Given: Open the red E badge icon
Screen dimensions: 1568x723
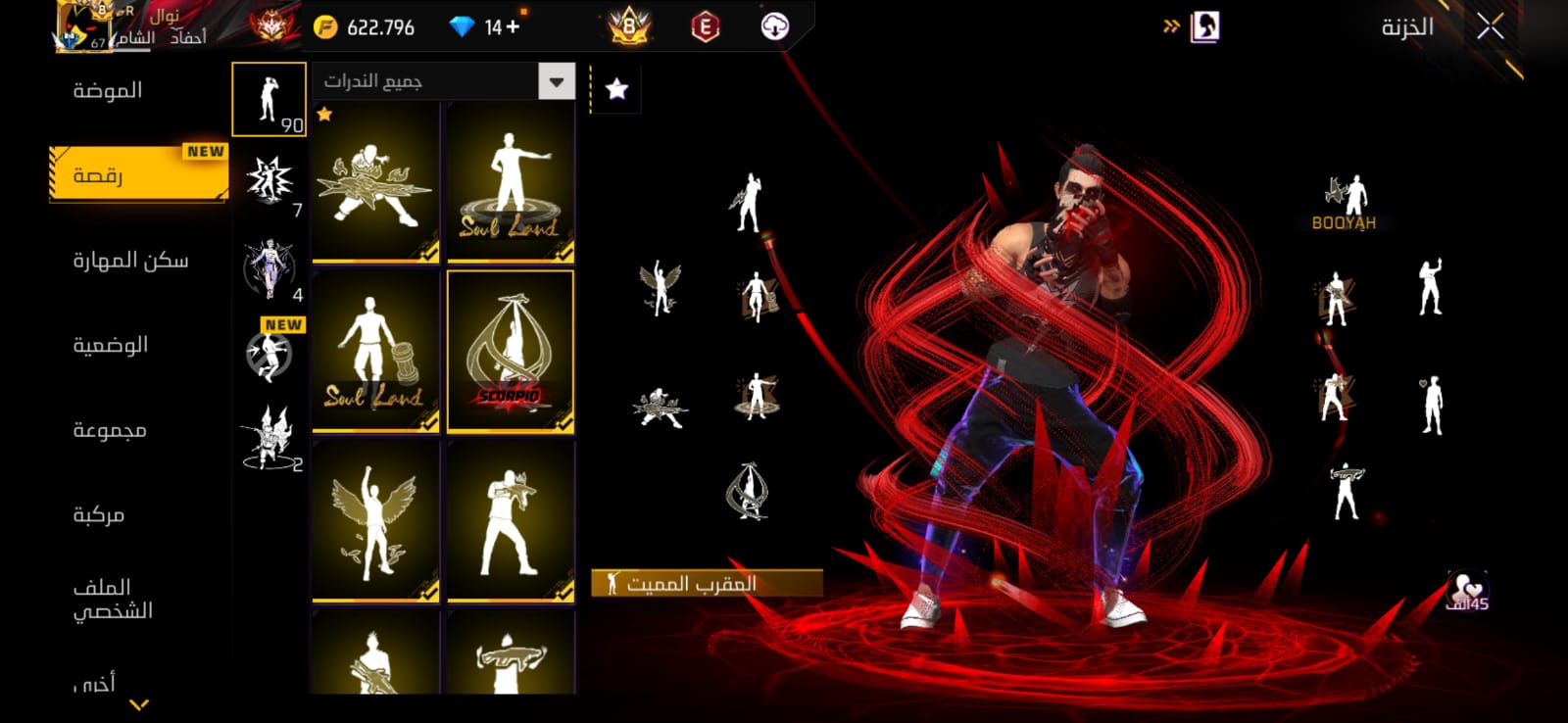Looking at the screenshot, I should tap(705, 27).
